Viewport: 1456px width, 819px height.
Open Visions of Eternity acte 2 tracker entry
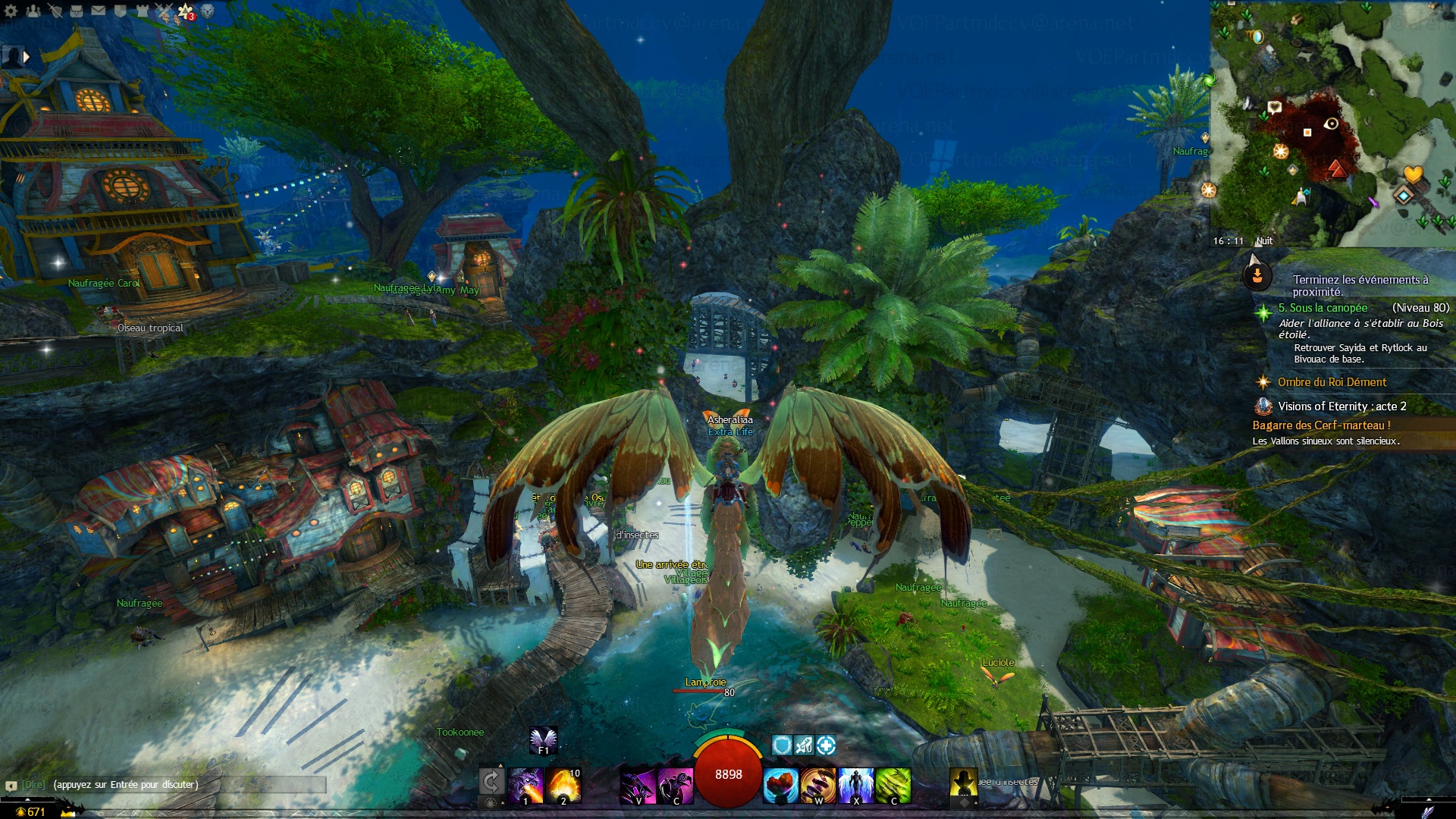pos(1341,406)
